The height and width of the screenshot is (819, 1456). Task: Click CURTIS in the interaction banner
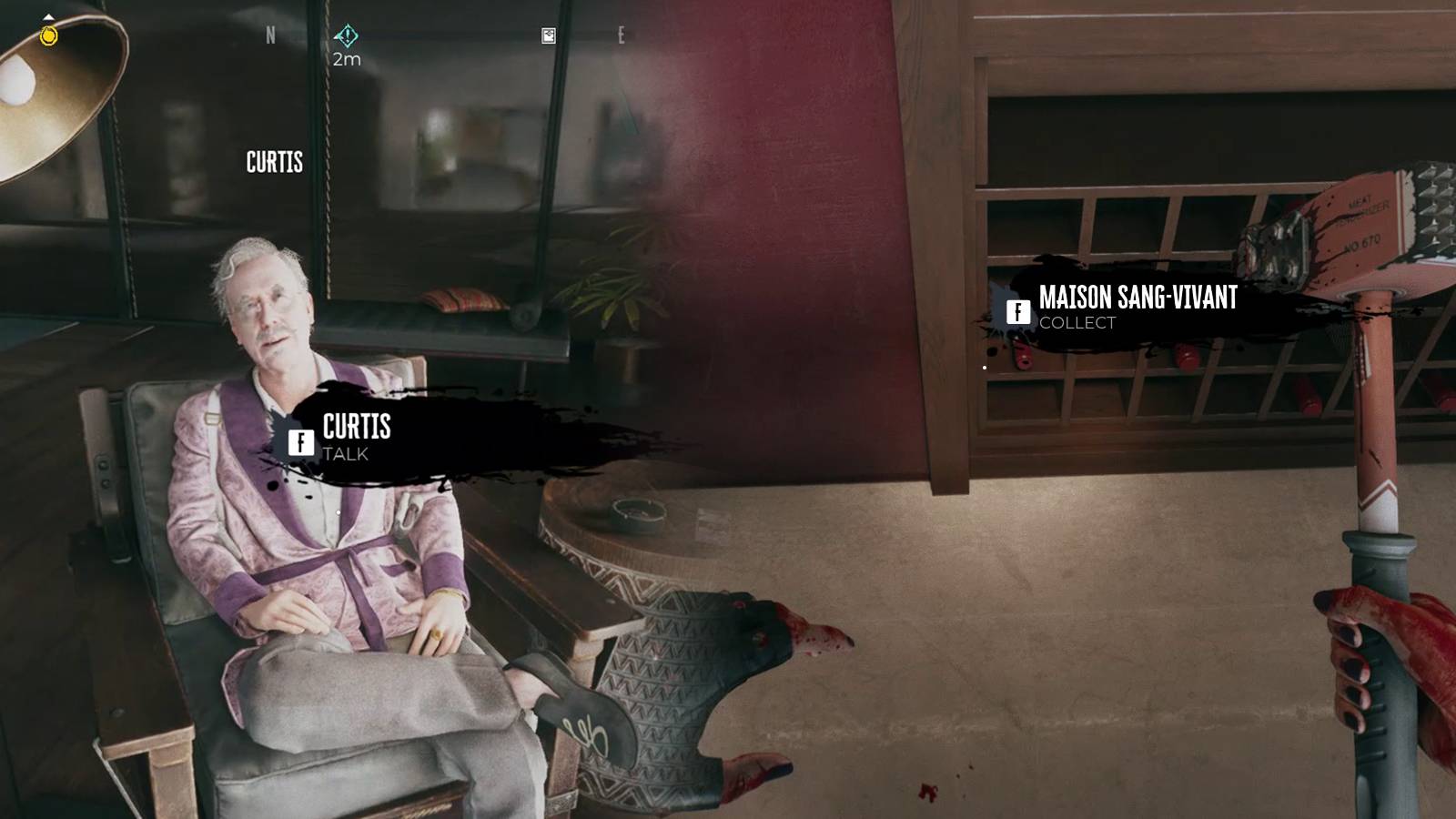(x=355, y=428)
